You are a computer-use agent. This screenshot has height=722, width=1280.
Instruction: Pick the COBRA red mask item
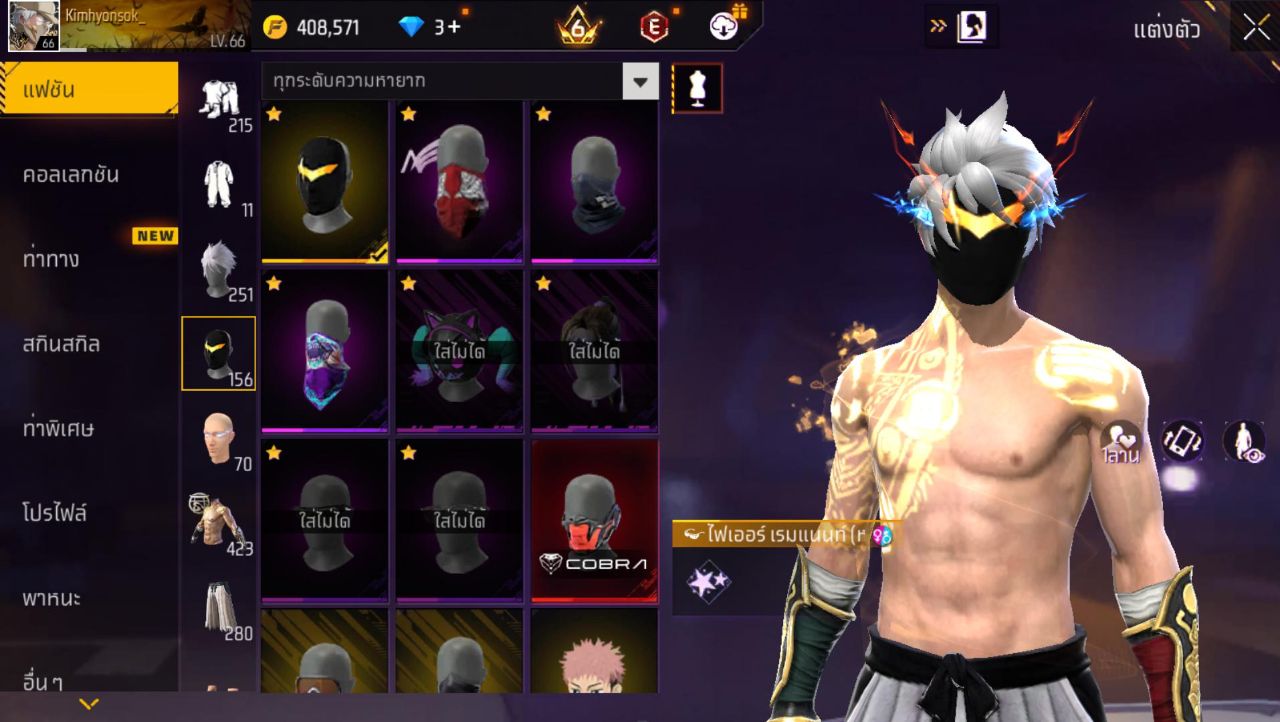594,521
